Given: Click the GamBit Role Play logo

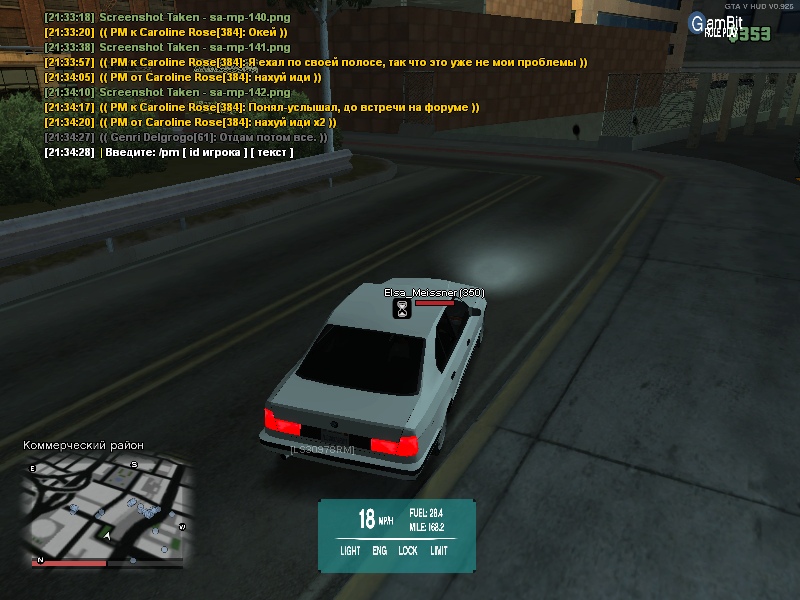Looking at the screenshot, I should (x=723, y=26).
